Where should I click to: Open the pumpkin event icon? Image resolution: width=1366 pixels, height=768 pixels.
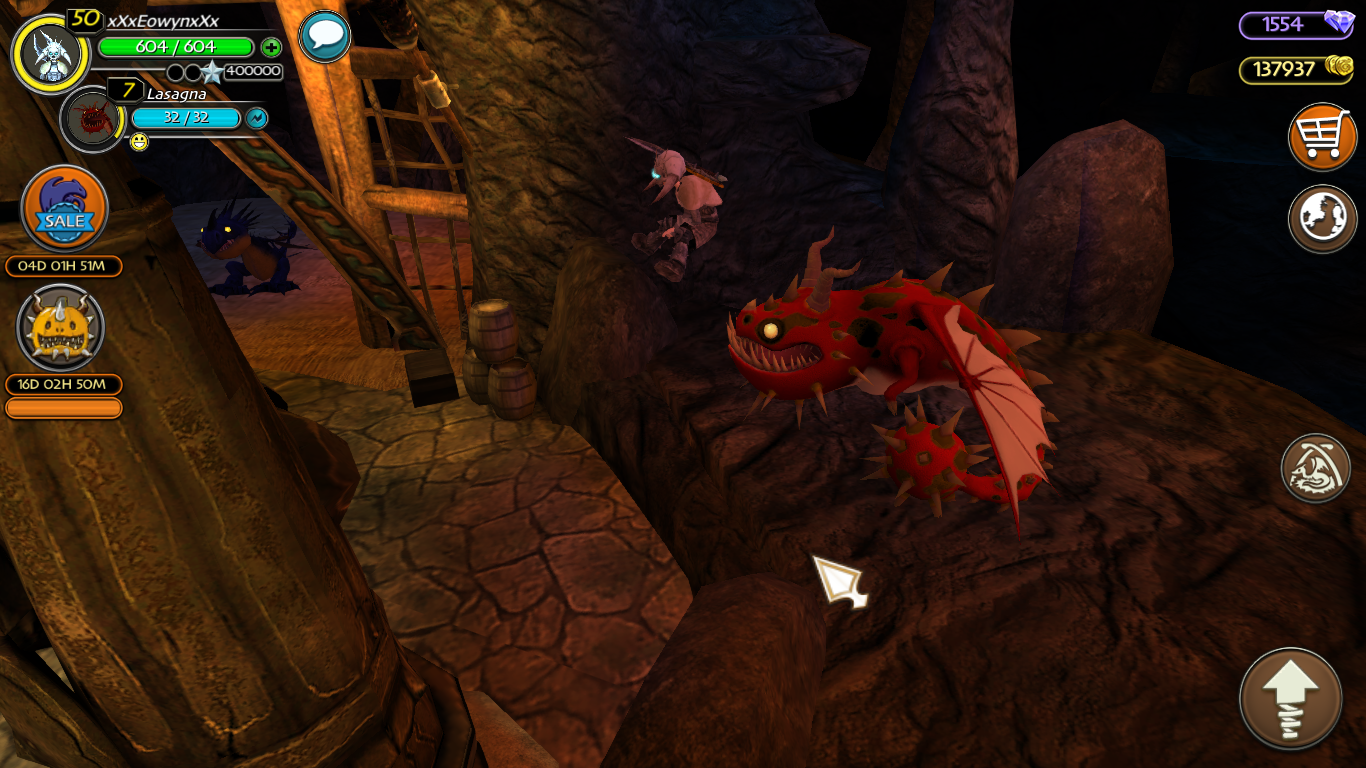pos(61,329)
